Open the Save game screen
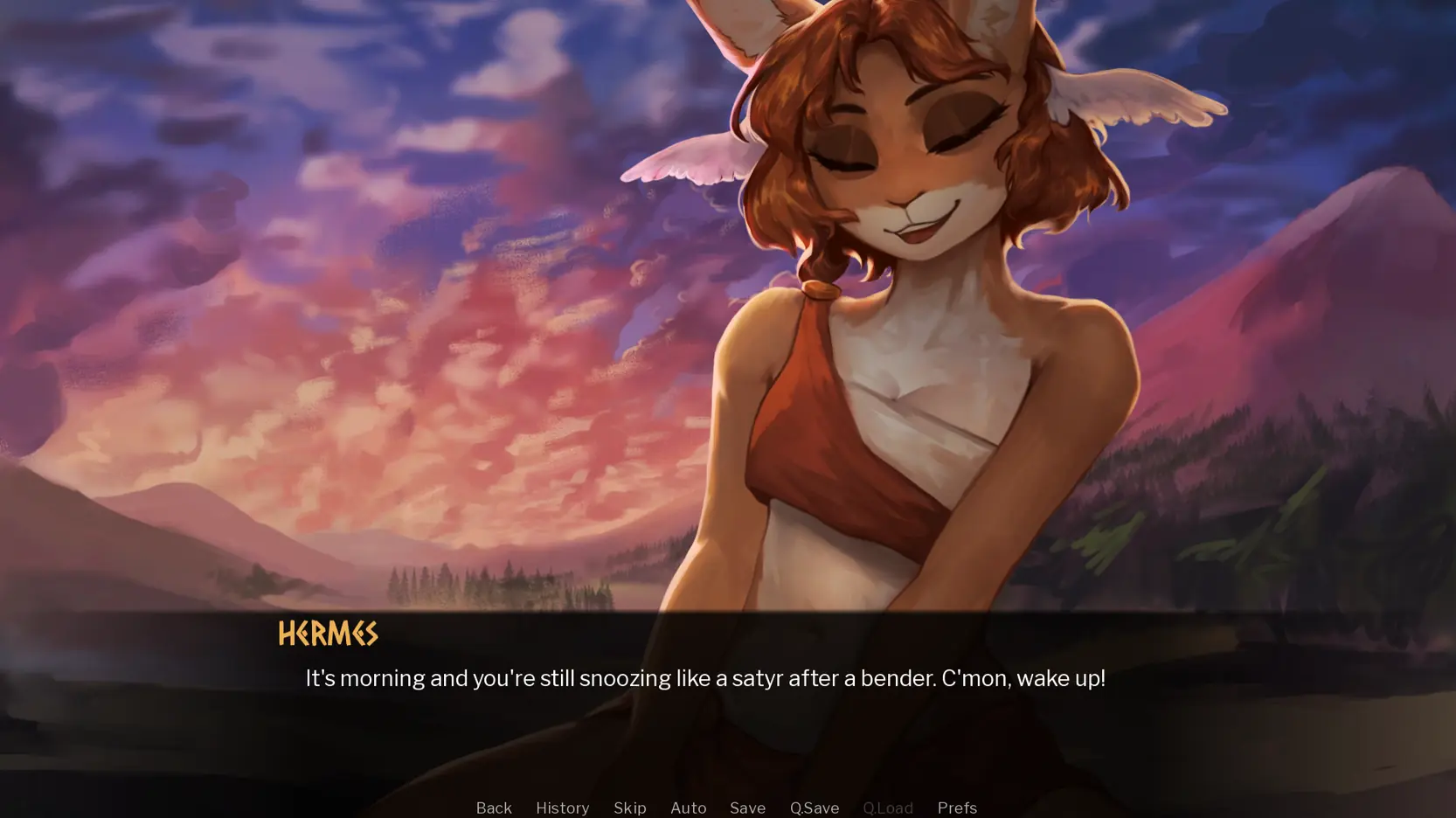 click(x=747, y=808)
